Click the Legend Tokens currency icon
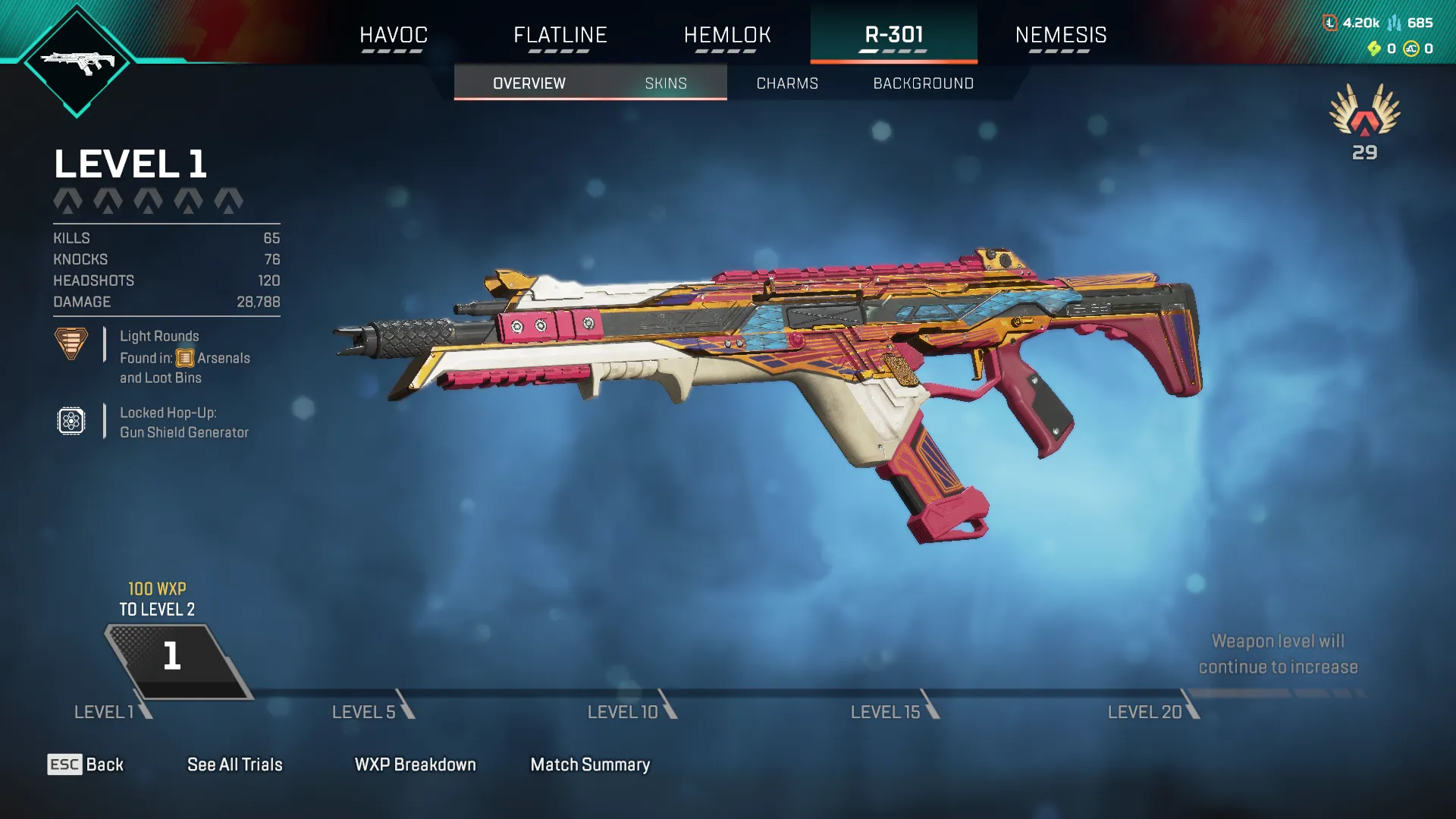 point(1330,23)
